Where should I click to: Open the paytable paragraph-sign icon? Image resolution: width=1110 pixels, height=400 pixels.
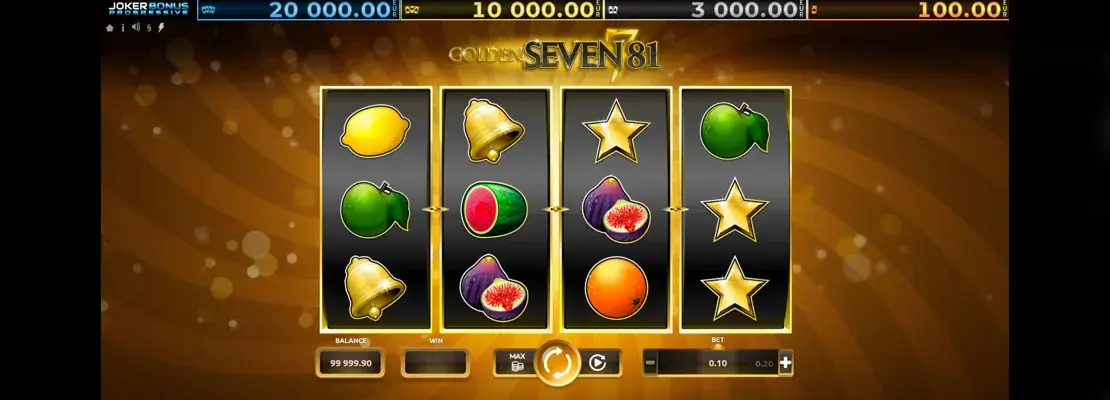coord(149,28)
